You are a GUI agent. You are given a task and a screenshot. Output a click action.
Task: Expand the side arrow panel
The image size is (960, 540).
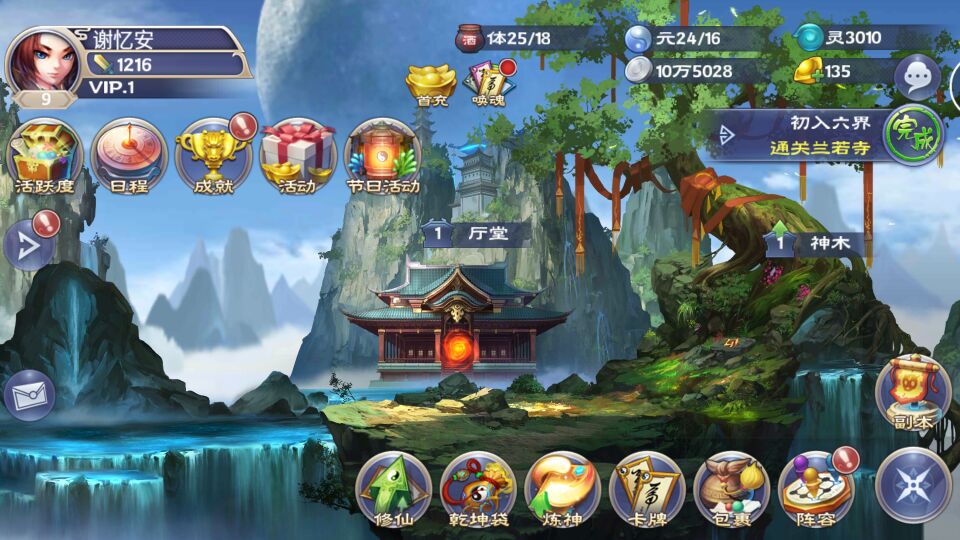pyautogui.click(x=28, y=246)
